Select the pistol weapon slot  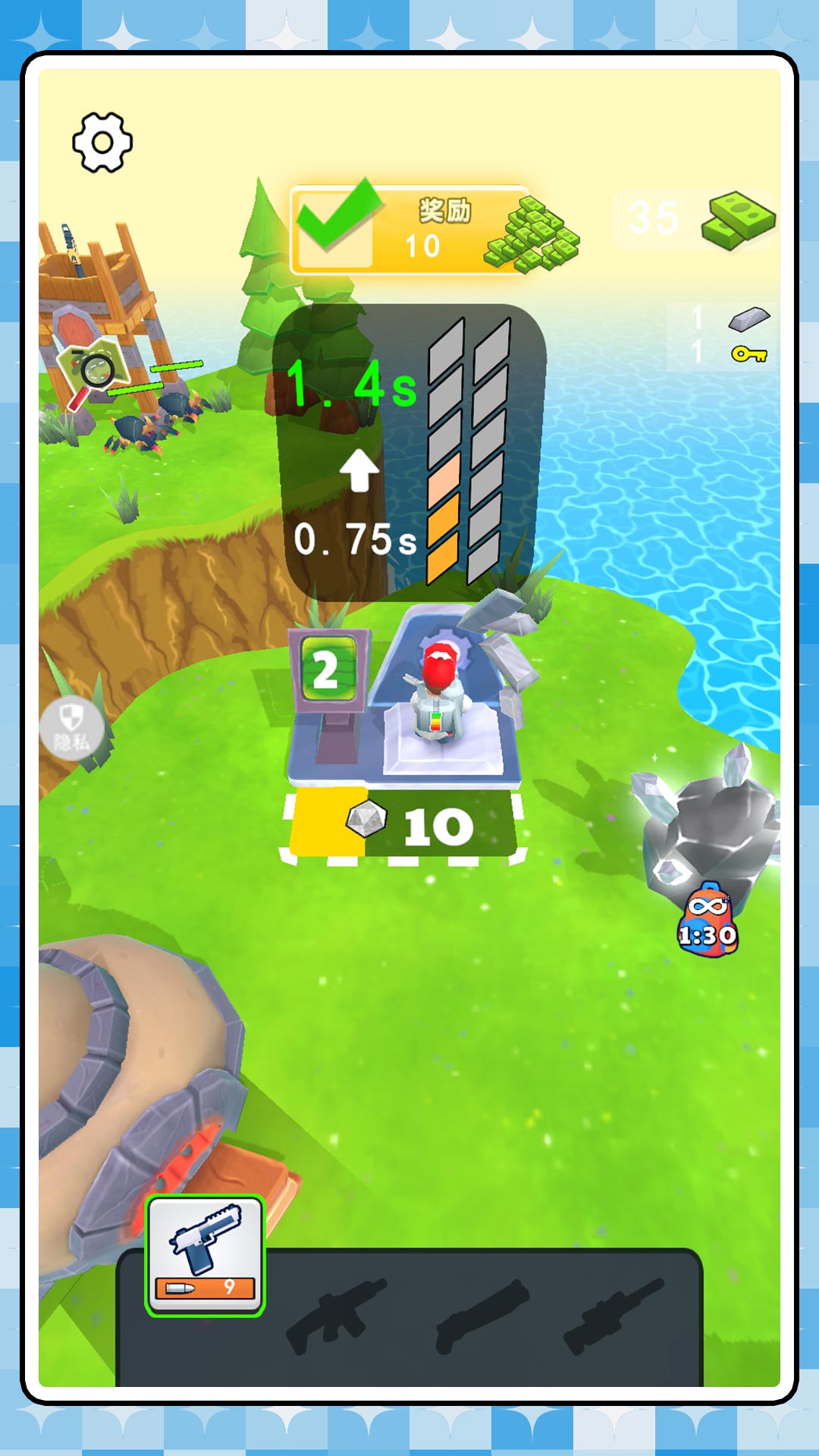[x=205, y=1256]
